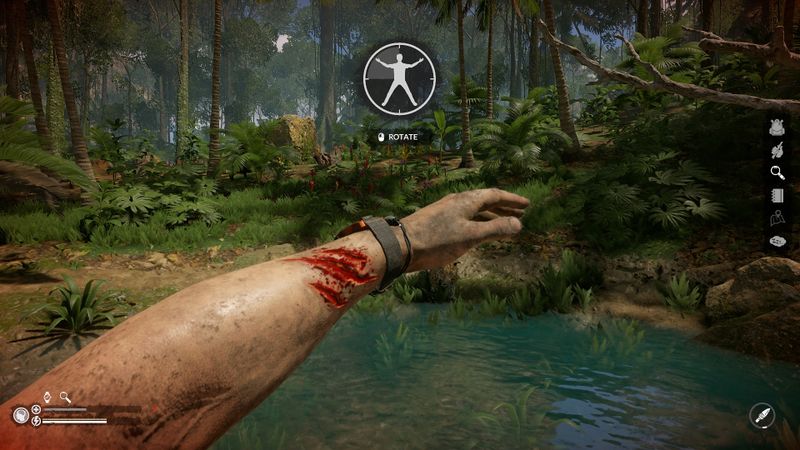Viewport: 800px width, 450px height.
Task: Select the equipped stone blade icon
Action: point(761,416)
